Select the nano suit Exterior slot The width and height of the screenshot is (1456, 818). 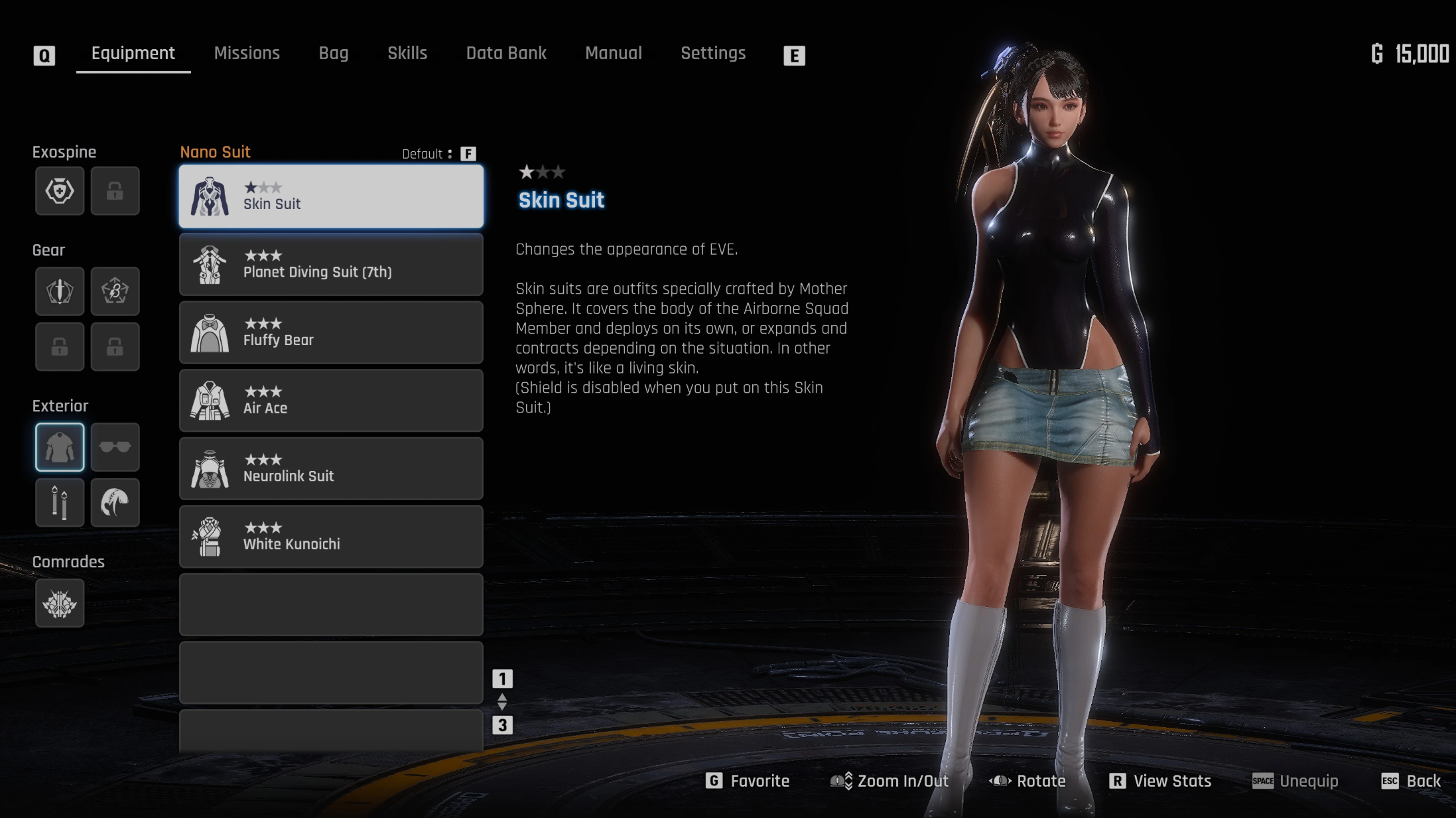pyautogui.click(x=60, y=447)
